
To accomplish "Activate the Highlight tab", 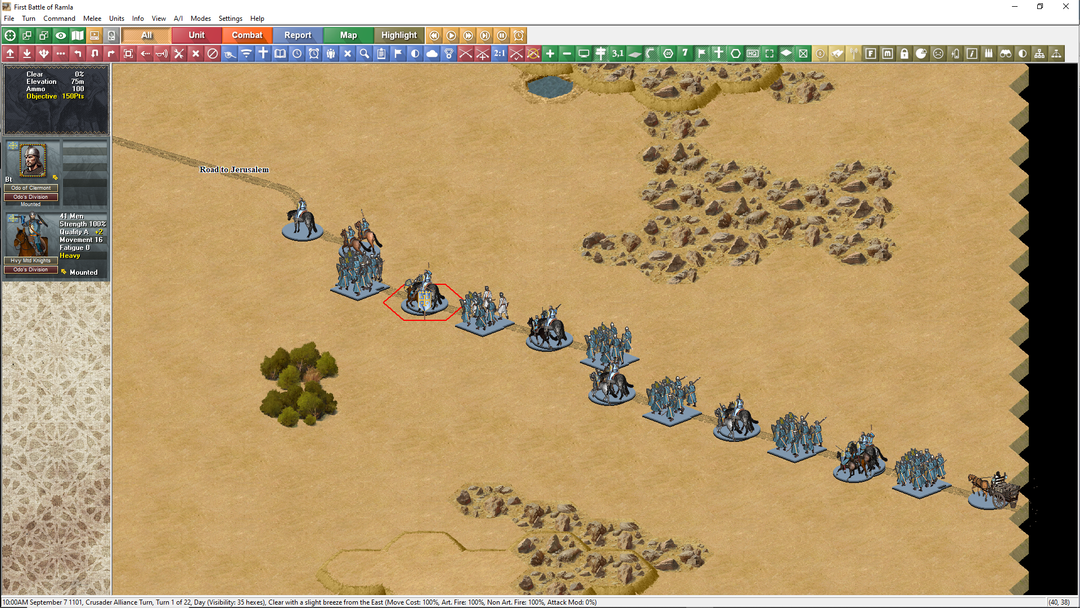I will point(399,36).
